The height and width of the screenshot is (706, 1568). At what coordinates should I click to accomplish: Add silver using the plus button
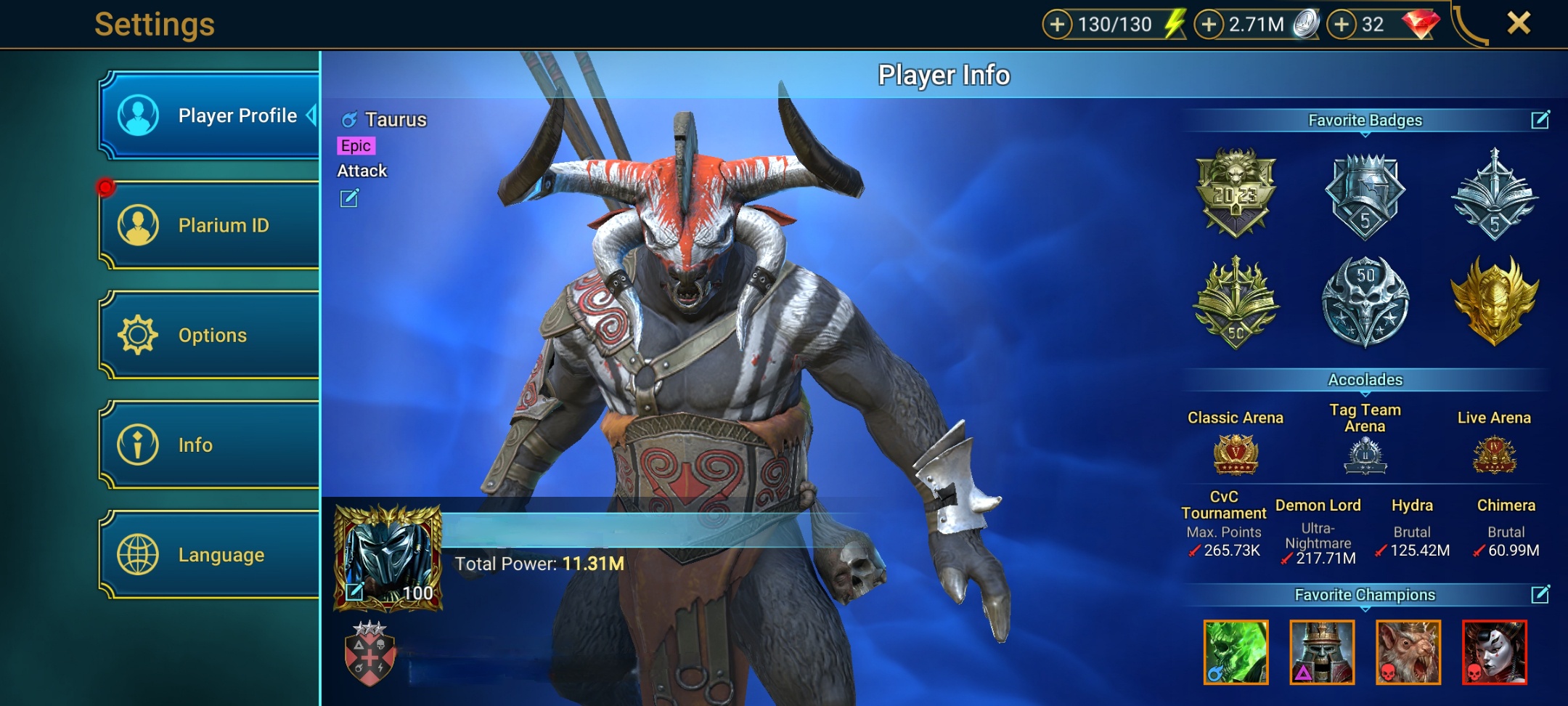[x=1209, y=25]
